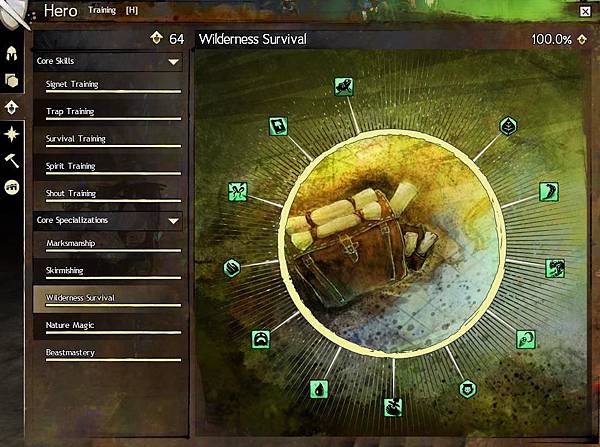Choose Survival Training

click(108, 139)
